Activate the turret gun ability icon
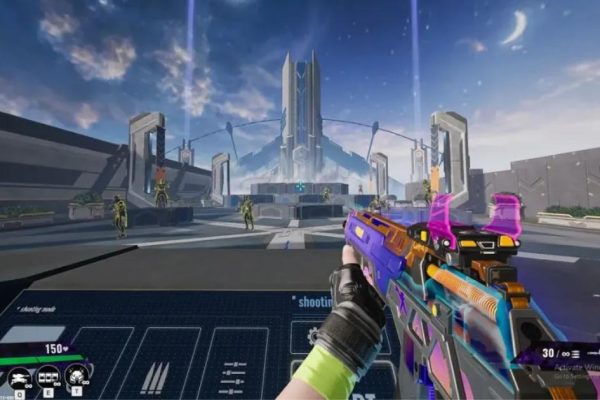This screenshot has width=600, height=400. point(19,377)
